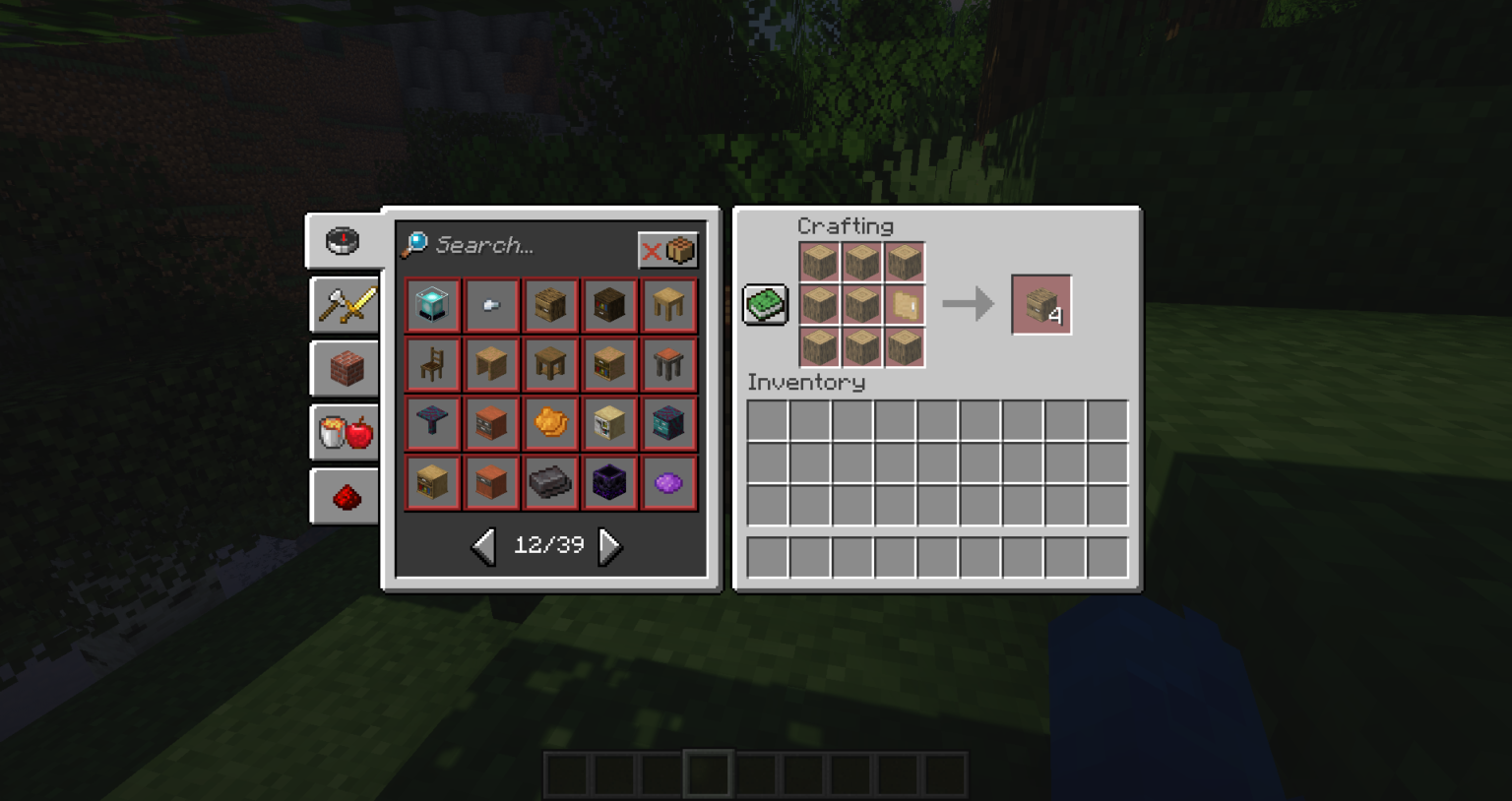This screenshot has height=801, width=1512.
Task: Select the gray stone slab item
Action: coord(550,482)
